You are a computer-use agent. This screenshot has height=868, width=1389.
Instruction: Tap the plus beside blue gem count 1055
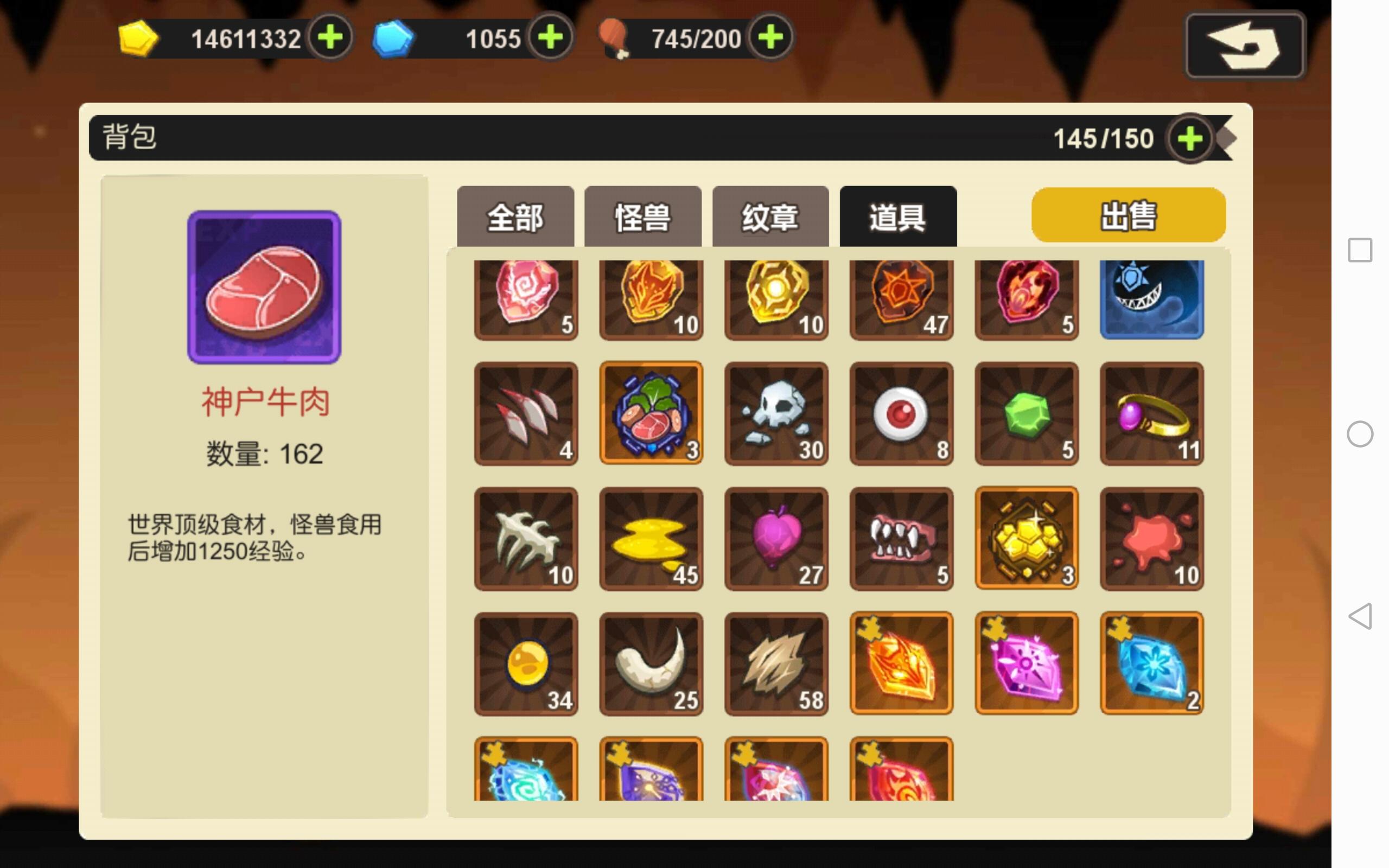click(549, 39)
